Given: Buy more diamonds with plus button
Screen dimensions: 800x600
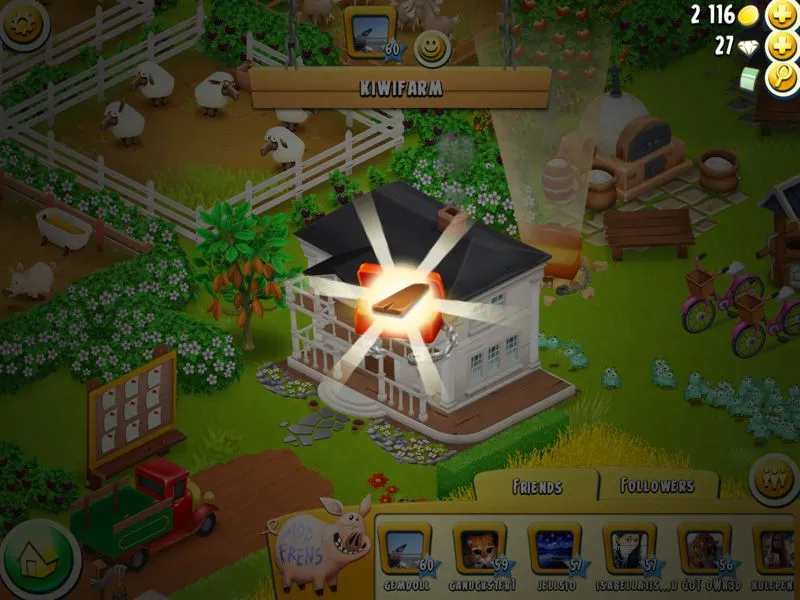Looking at the screenshot, I should (779, 46).
